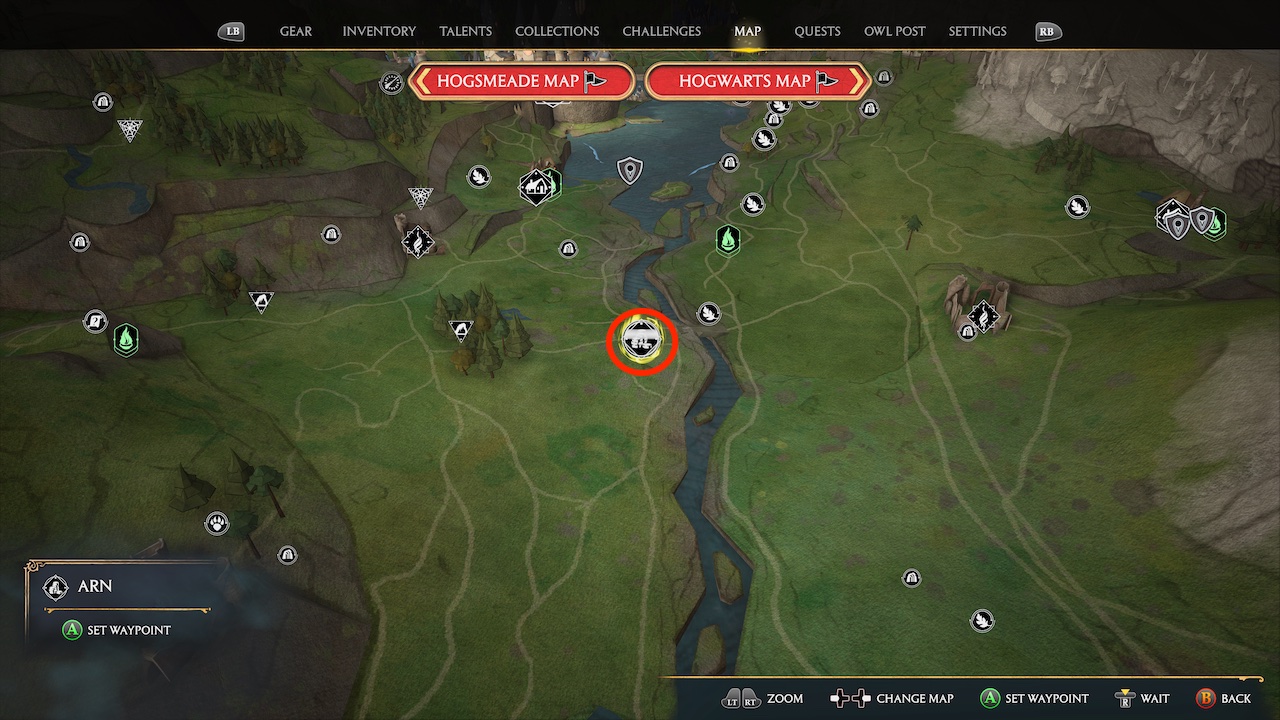Click the paw print animal den icon
The width and height of the screenshot is (1280, 720).
pos(217,523)
